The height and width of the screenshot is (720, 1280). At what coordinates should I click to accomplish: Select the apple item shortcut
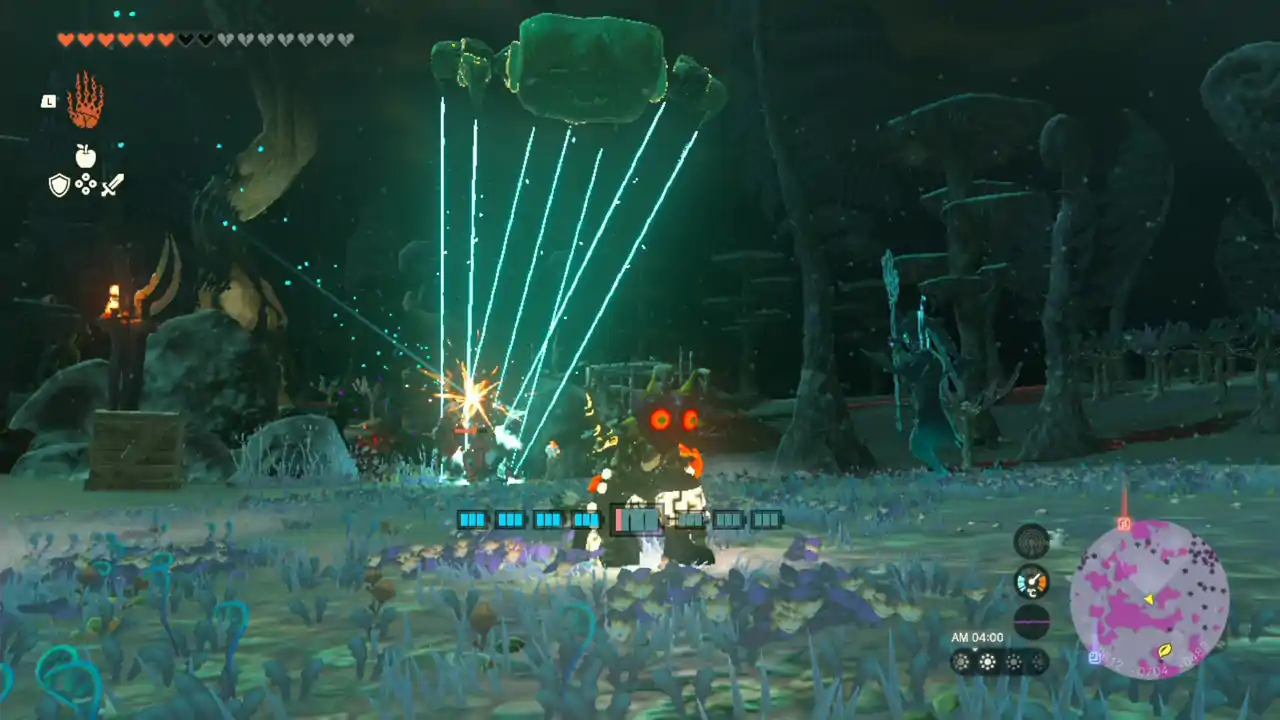click(x=86, y=155)
